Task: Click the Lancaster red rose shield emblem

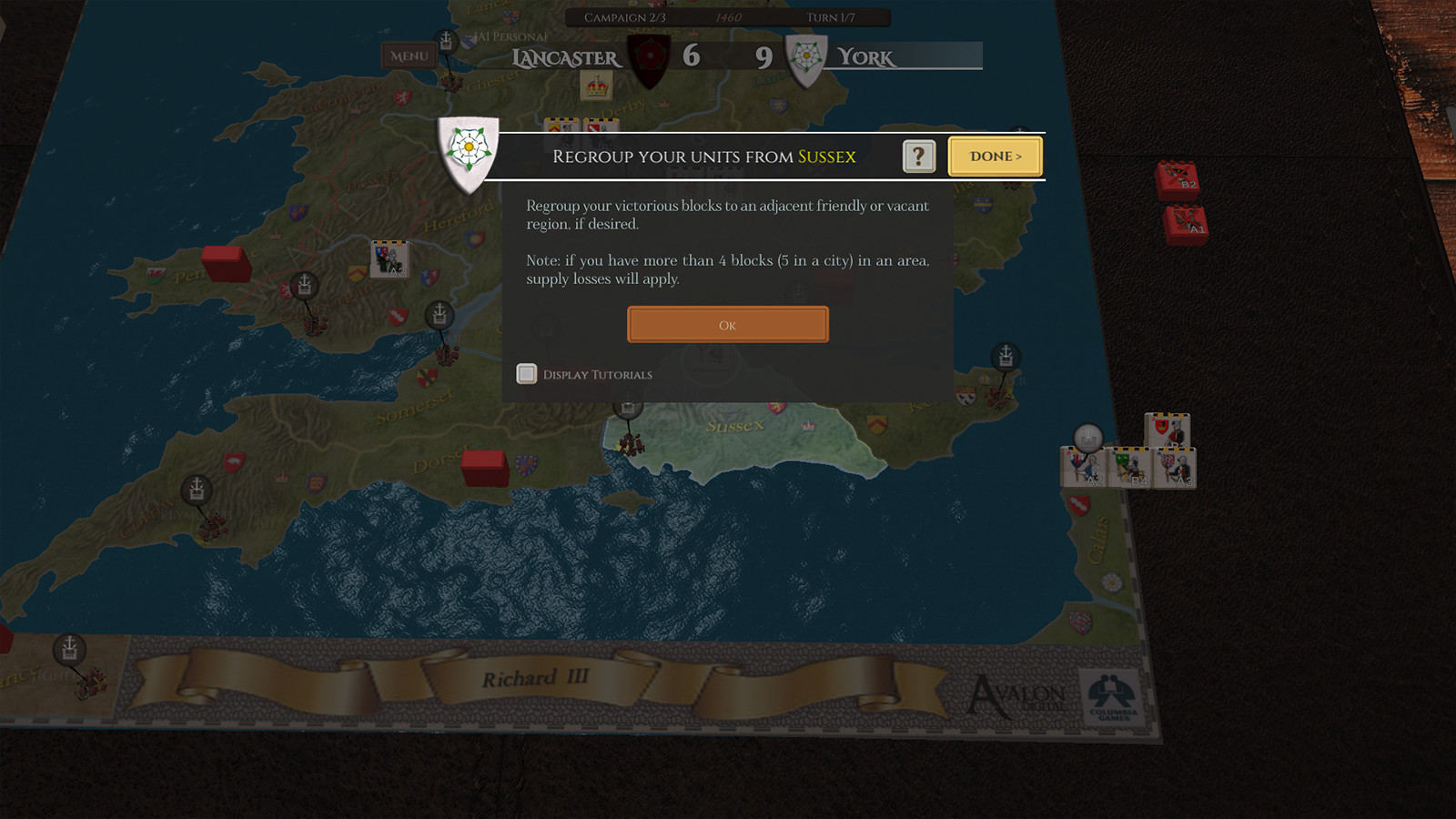Action: pyautogui.click(x=649, y=56)
